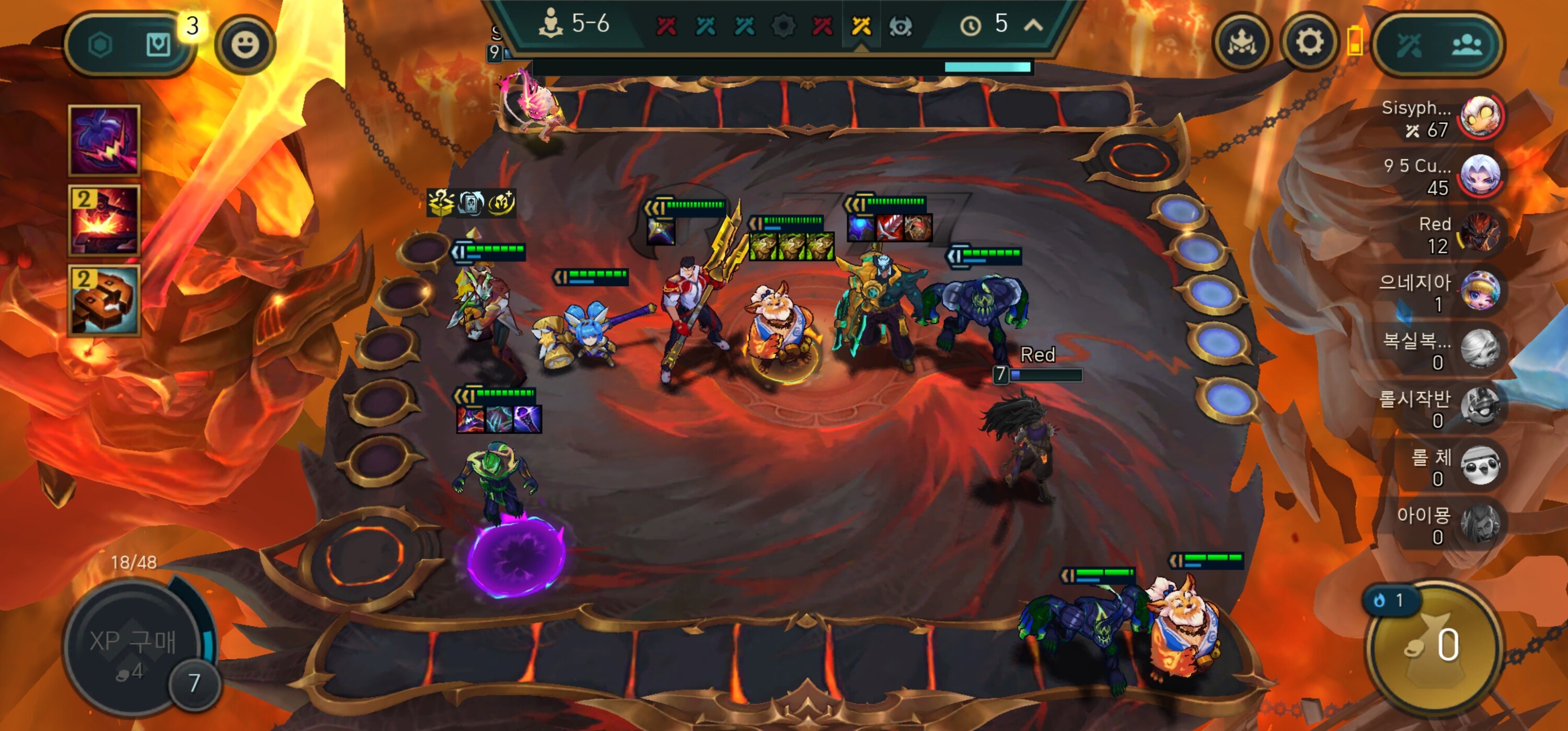Select player Red in the scoreboard

(1481, 234)
